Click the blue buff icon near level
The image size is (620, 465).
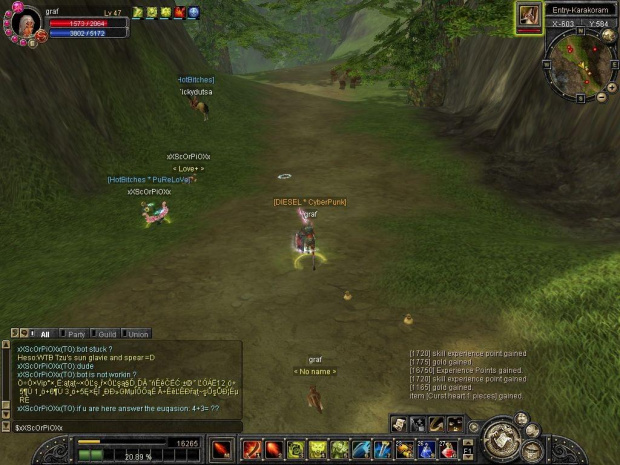[193, 12]
